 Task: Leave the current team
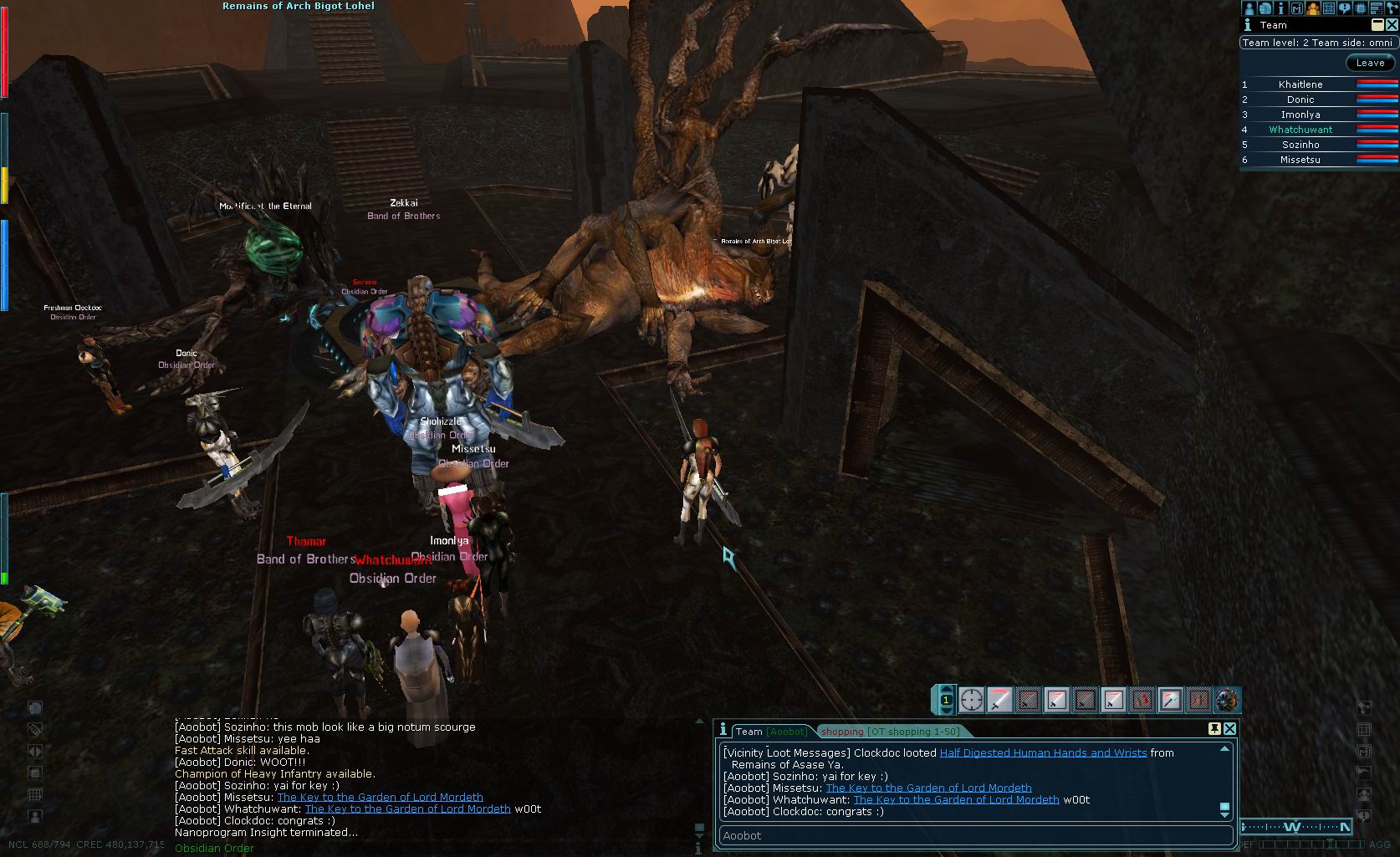click(1370, 63)
